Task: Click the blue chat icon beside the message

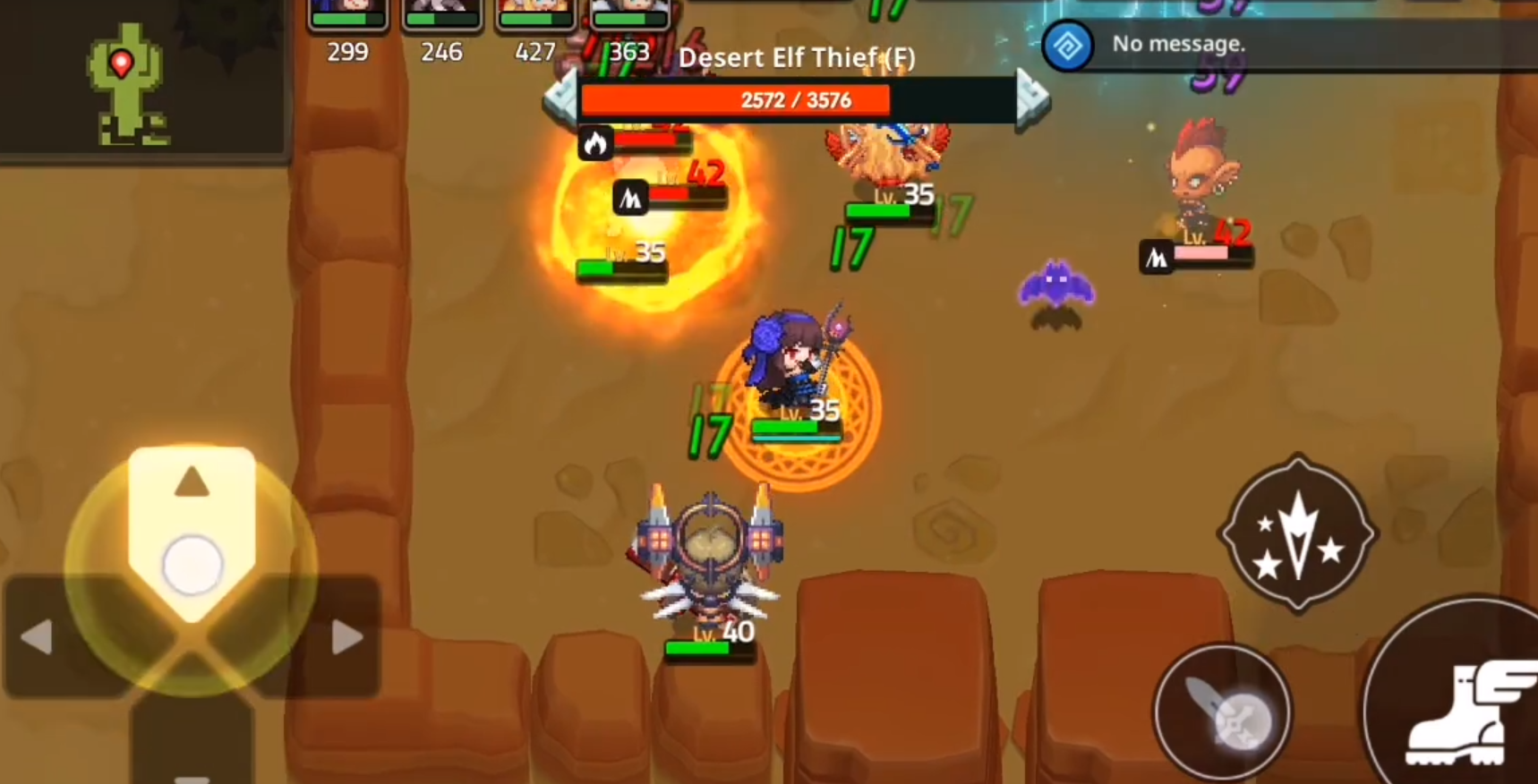Action: point(1067,46)
